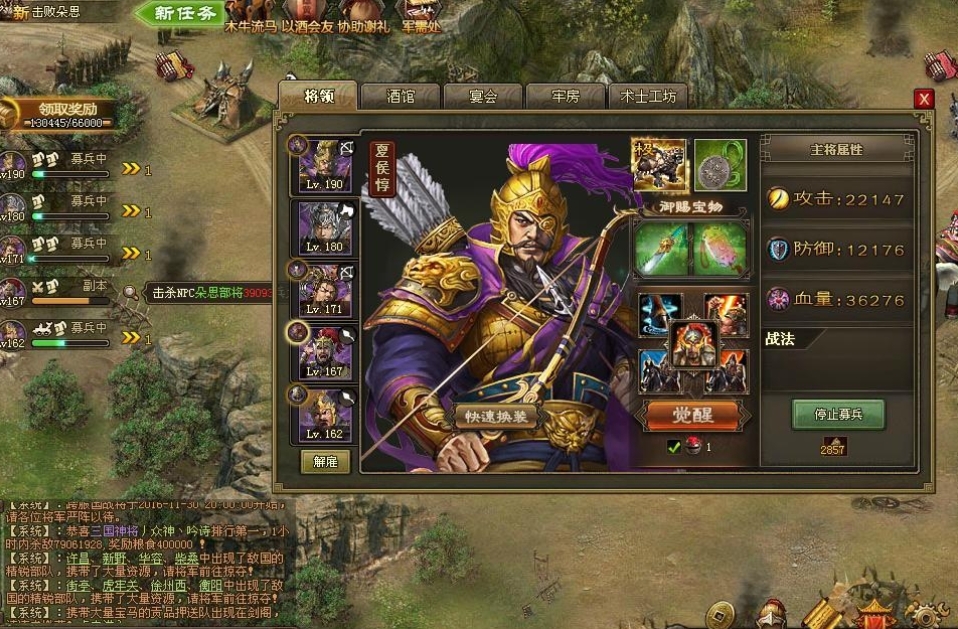958x629 pixels.
Task: Click the magnifier next to 击杀NPC quest text
Action: (132, 293)
